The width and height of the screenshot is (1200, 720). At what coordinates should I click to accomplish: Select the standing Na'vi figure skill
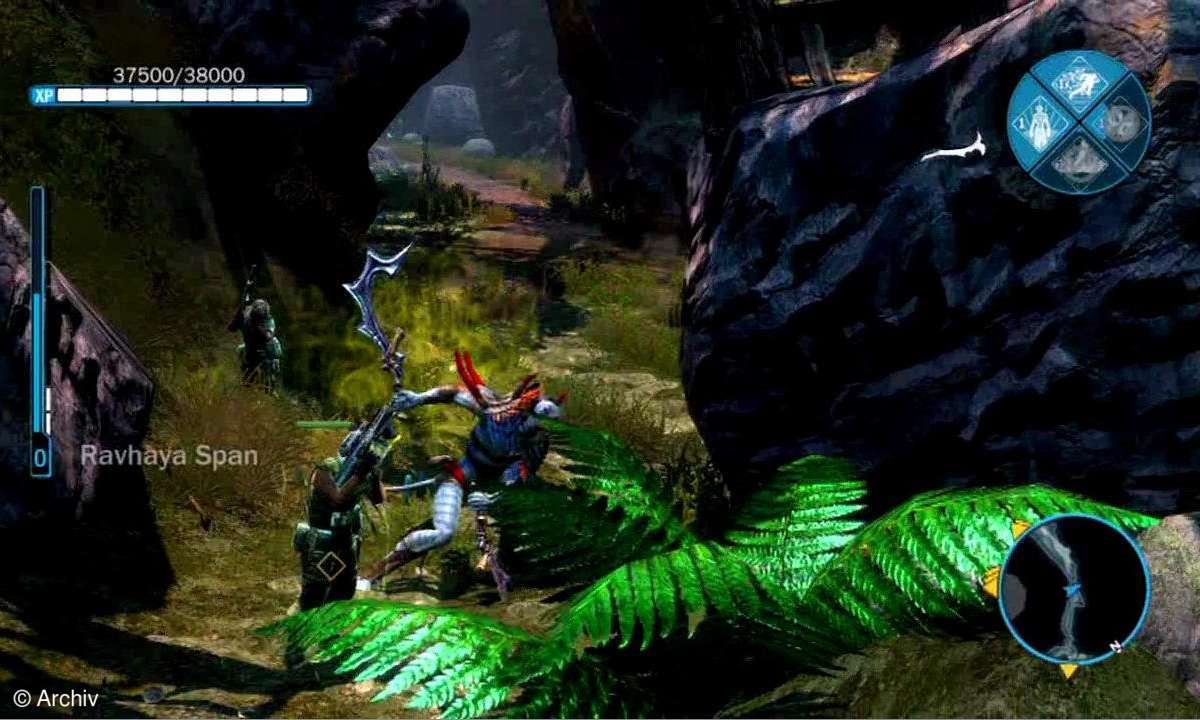pos(1039,126)
